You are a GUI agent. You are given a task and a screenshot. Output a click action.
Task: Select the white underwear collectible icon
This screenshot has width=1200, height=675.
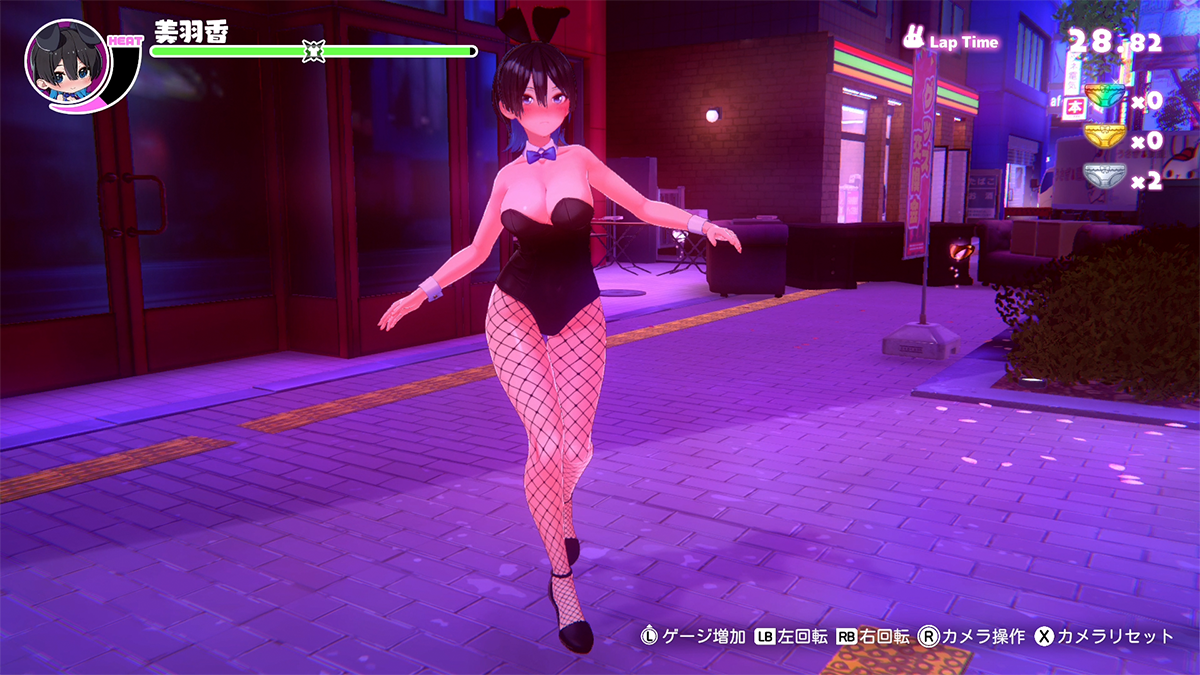click(1104, 178)
